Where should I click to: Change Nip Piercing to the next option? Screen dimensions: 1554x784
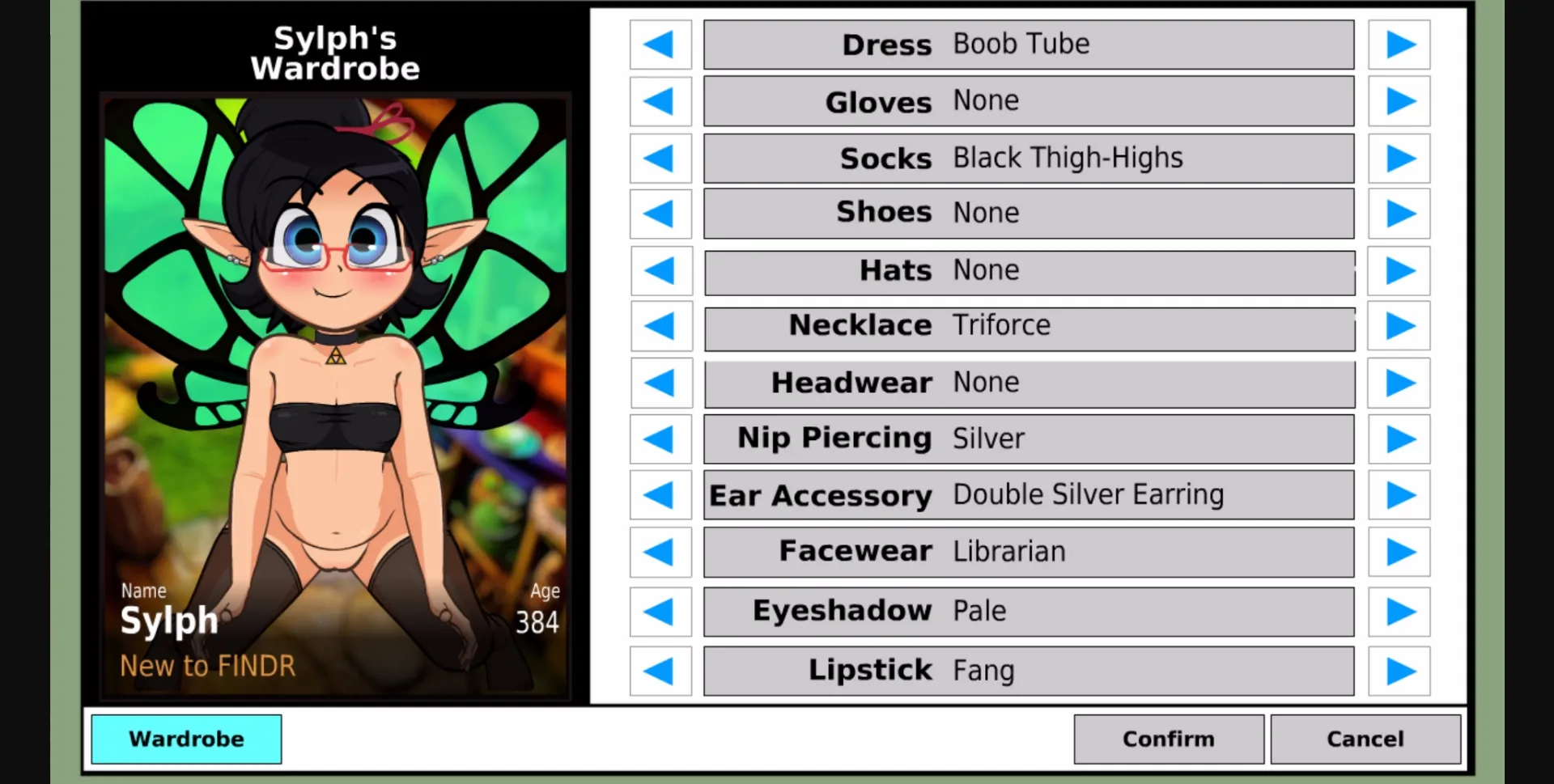pyautogui.click(x=1399, y=439)
